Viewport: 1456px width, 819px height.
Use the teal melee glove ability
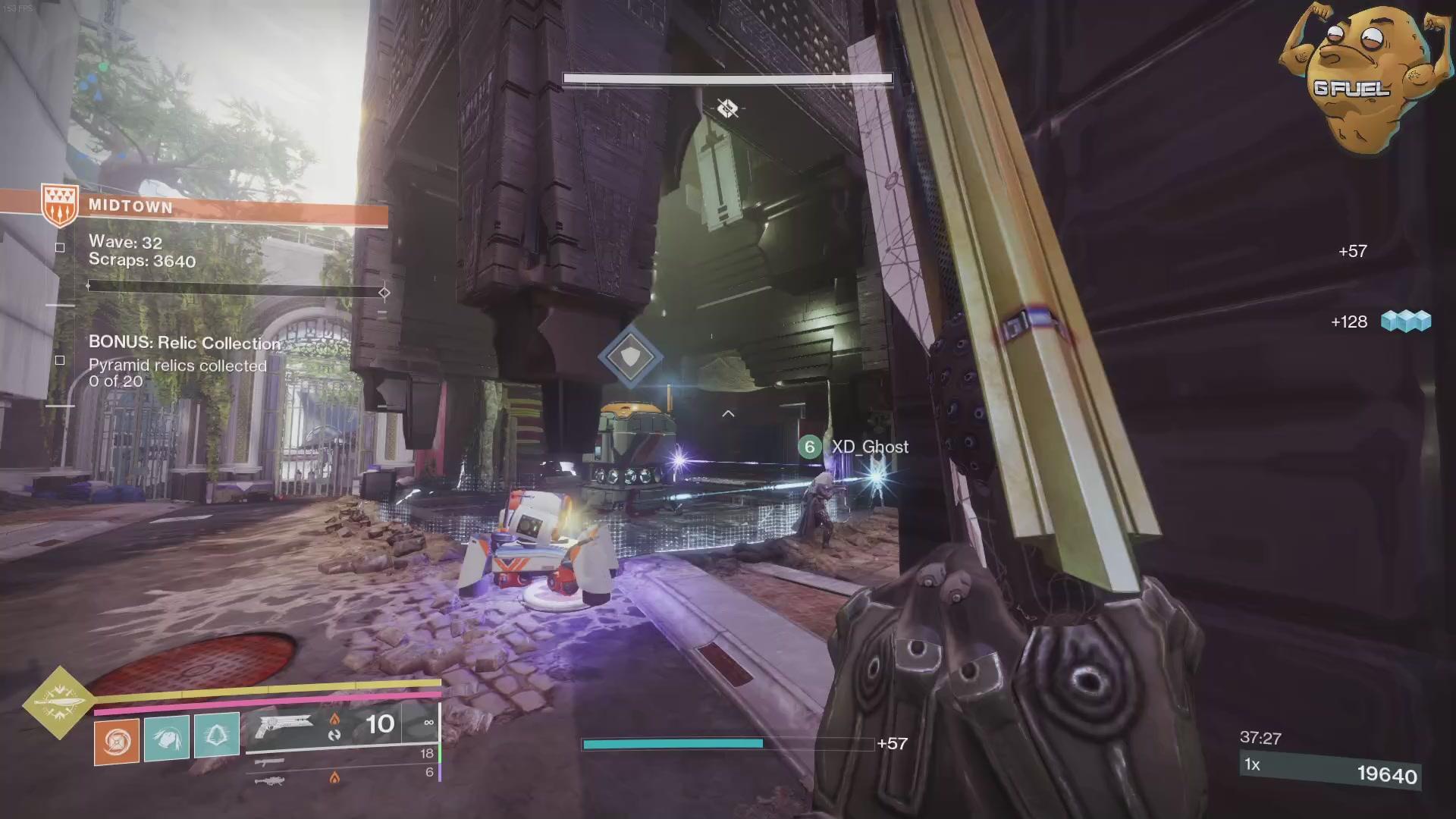tap(167, 737)
